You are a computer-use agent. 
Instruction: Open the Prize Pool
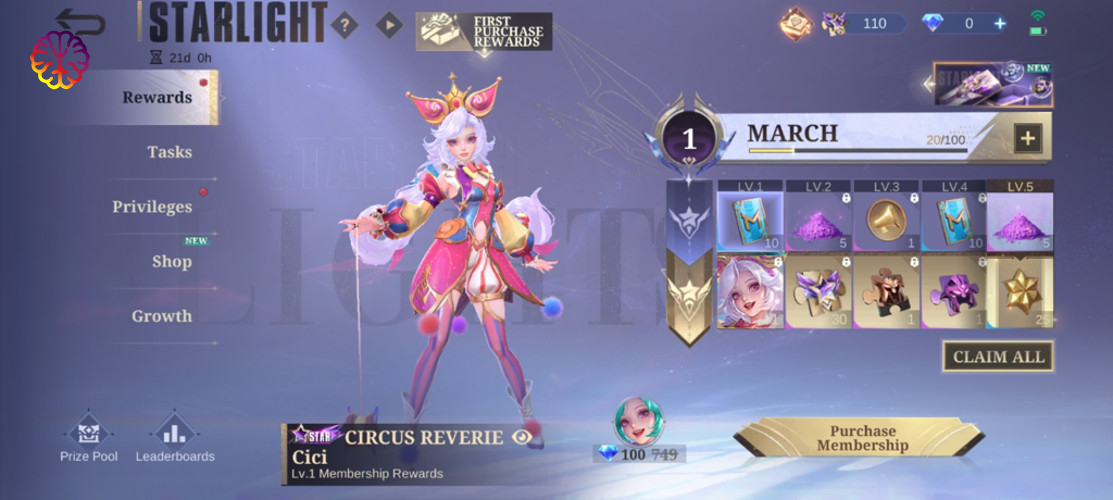[x=89, y=438]
